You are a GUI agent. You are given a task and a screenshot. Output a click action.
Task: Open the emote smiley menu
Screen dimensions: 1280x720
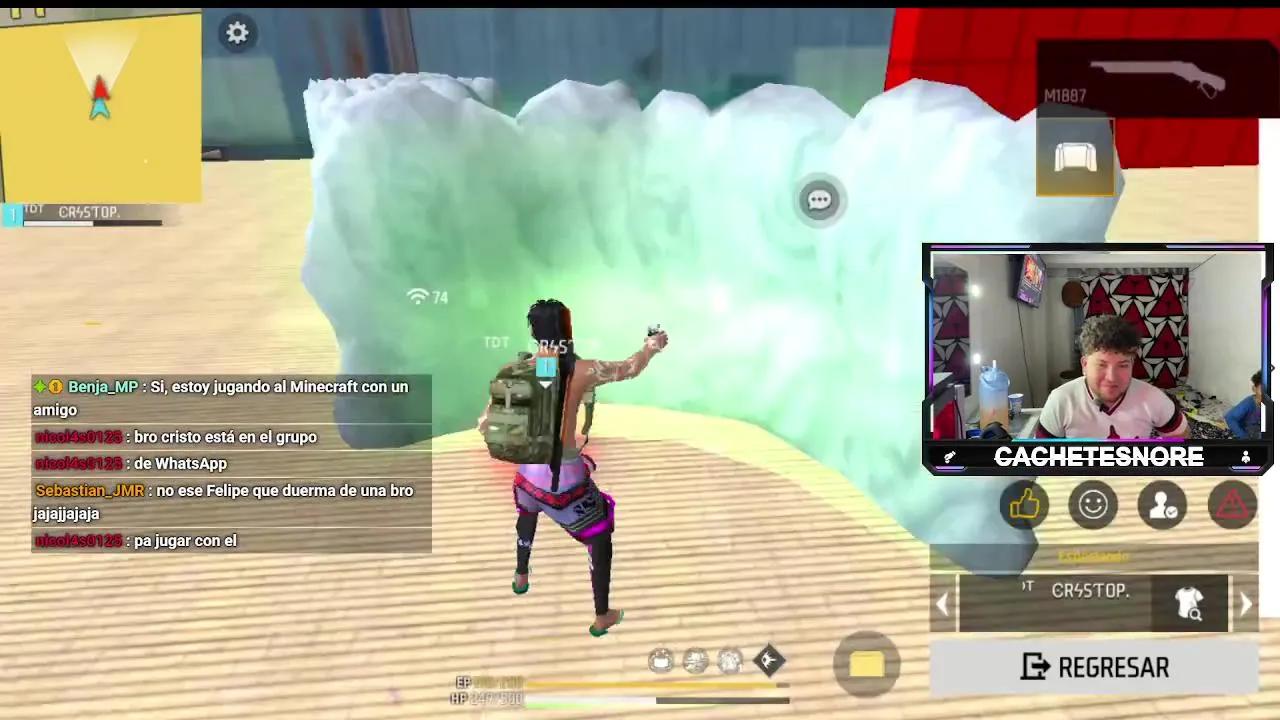[x=1093, y=505]
